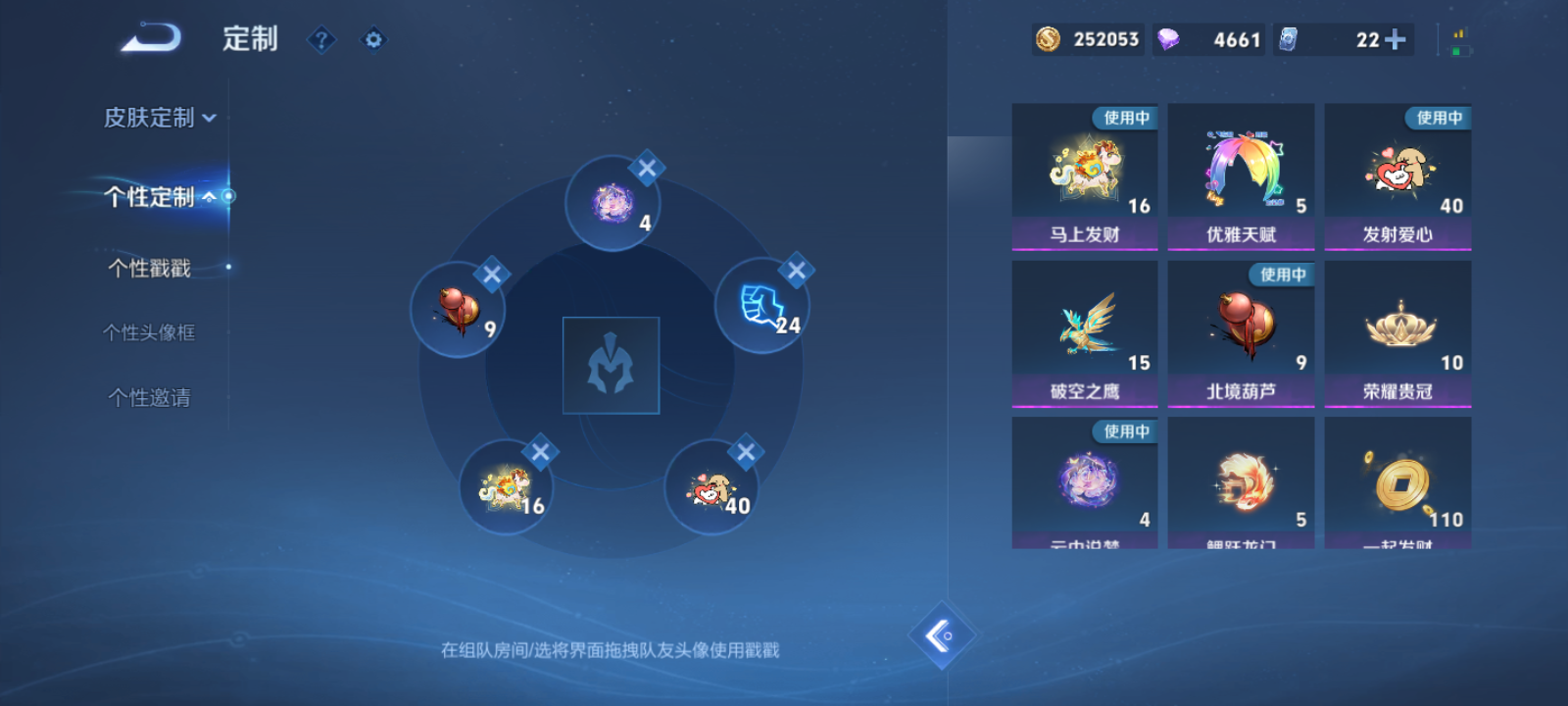The width and height of the screenshot is (1568, 706).
Task: Open the help question mark icon
Action: 321,39
